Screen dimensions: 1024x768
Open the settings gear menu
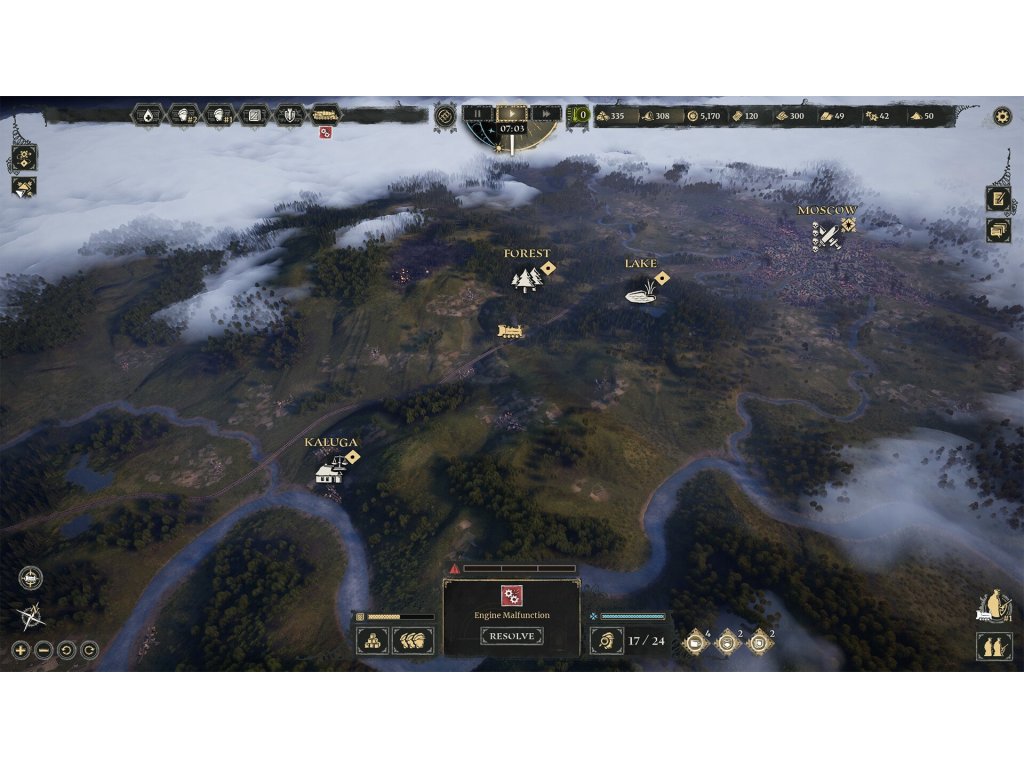pyautogui.click(x=1002, y=116)
